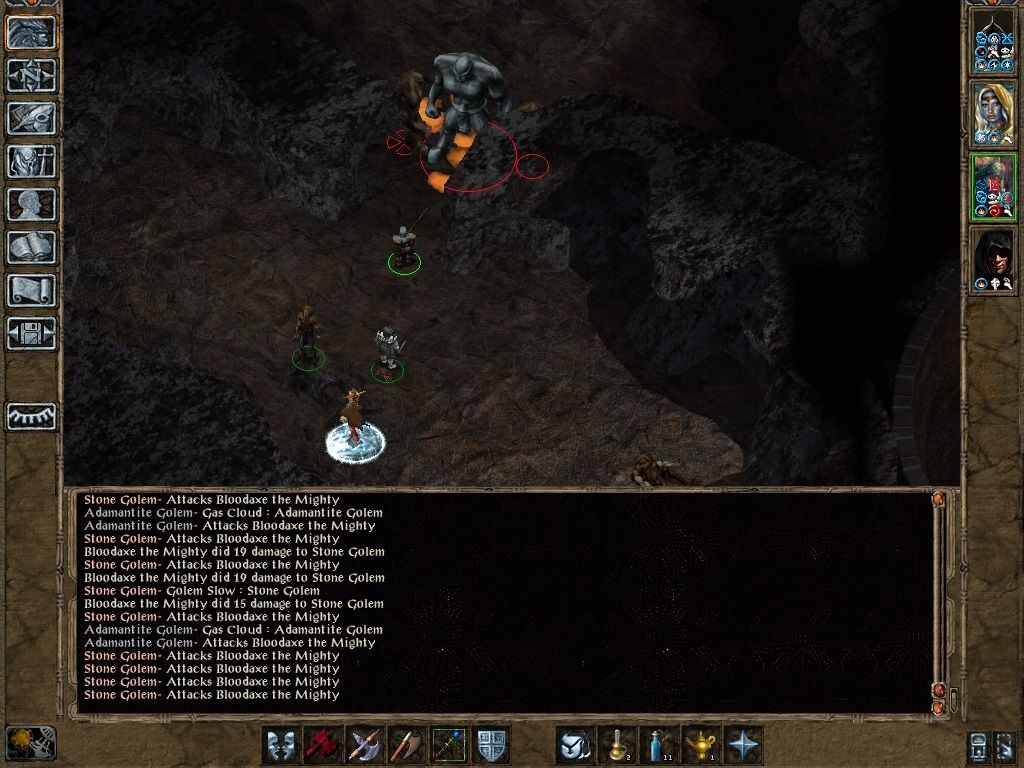Click the closed-eye button on left sidebar

click(x=31, y=416)
